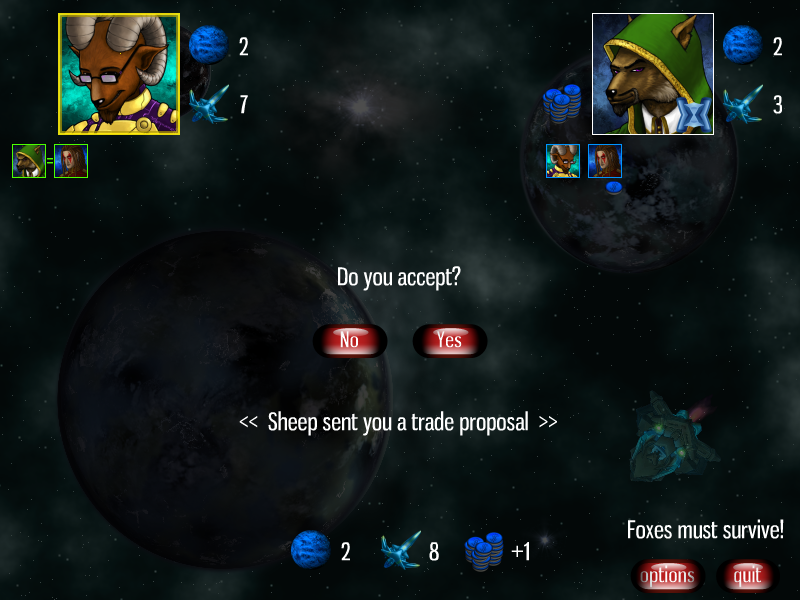Accept the trade proposal with Yes
800x600 pixels.
[449, 341]
